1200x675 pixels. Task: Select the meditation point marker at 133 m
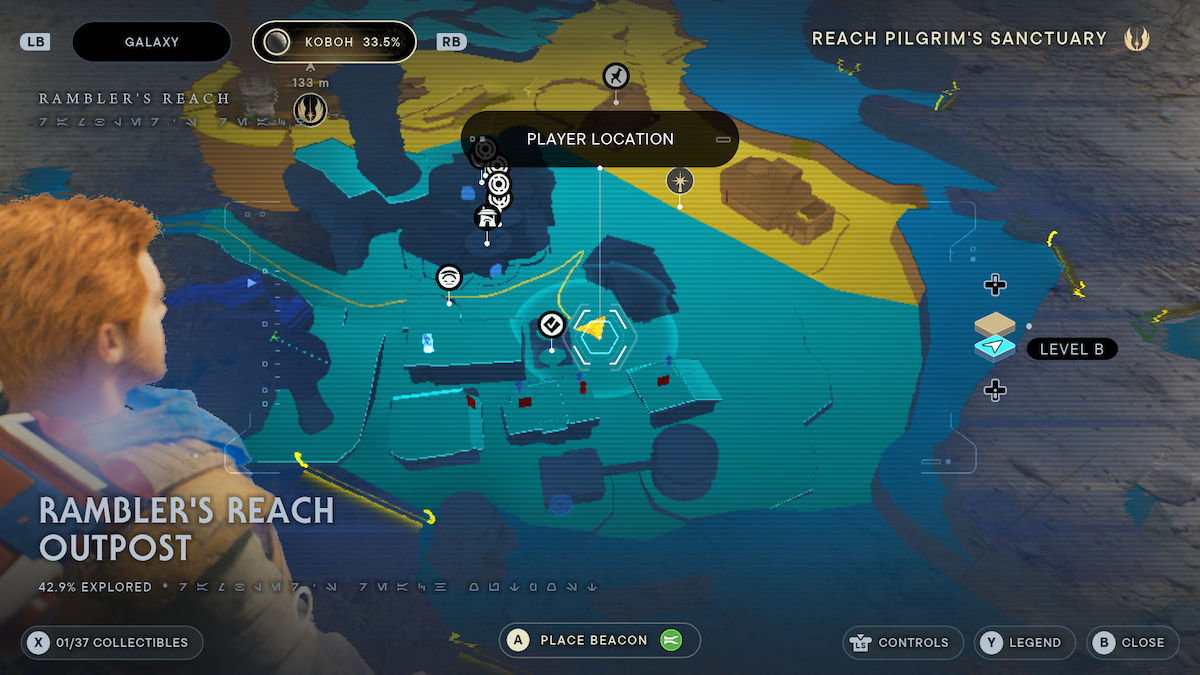coord(310,108)
